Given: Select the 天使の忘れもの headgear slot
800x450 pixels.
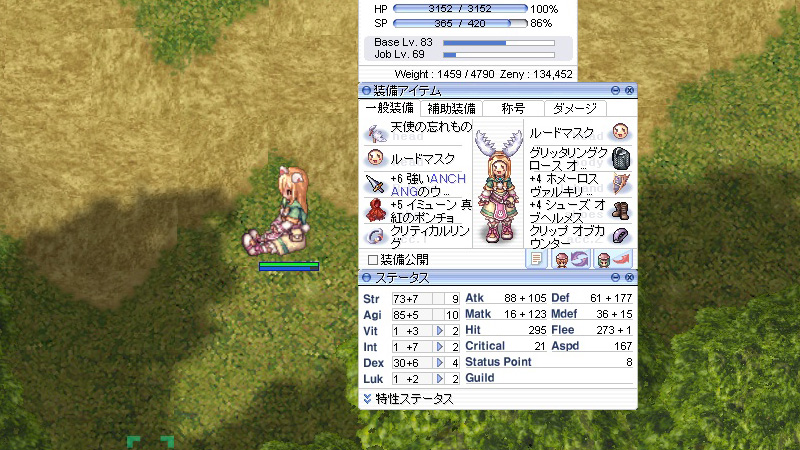Looking at the screenshot, I should (x=376, y=133).
